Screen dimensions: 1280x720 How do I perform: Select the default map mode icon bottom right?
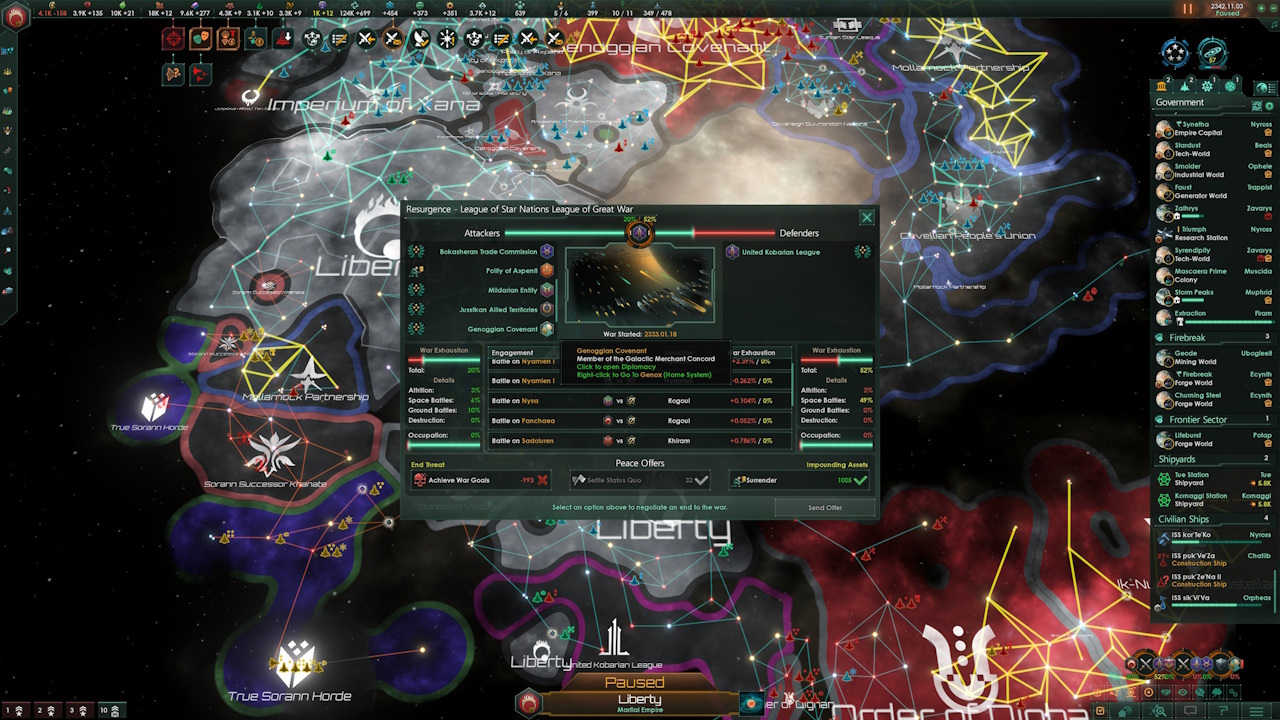[x=1149, y=691]
